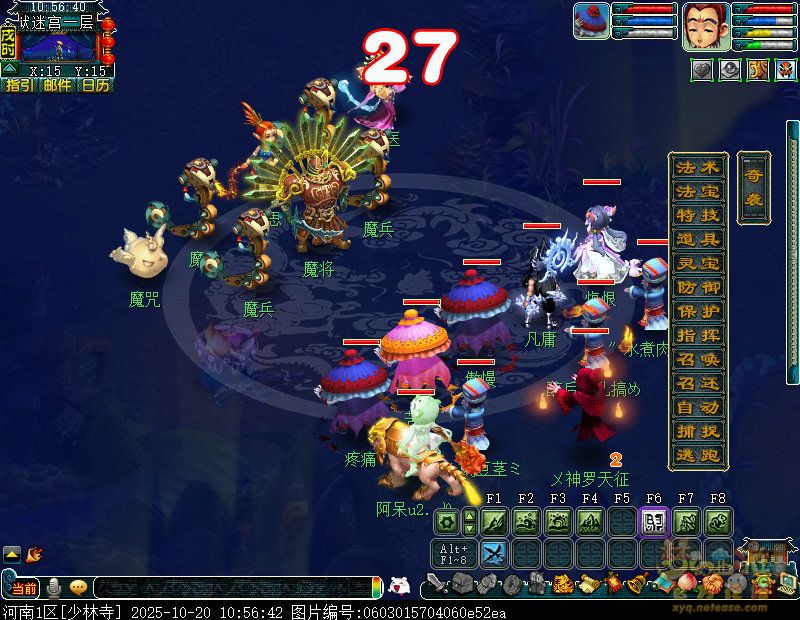Select the 捕捉 capture command

697,431
